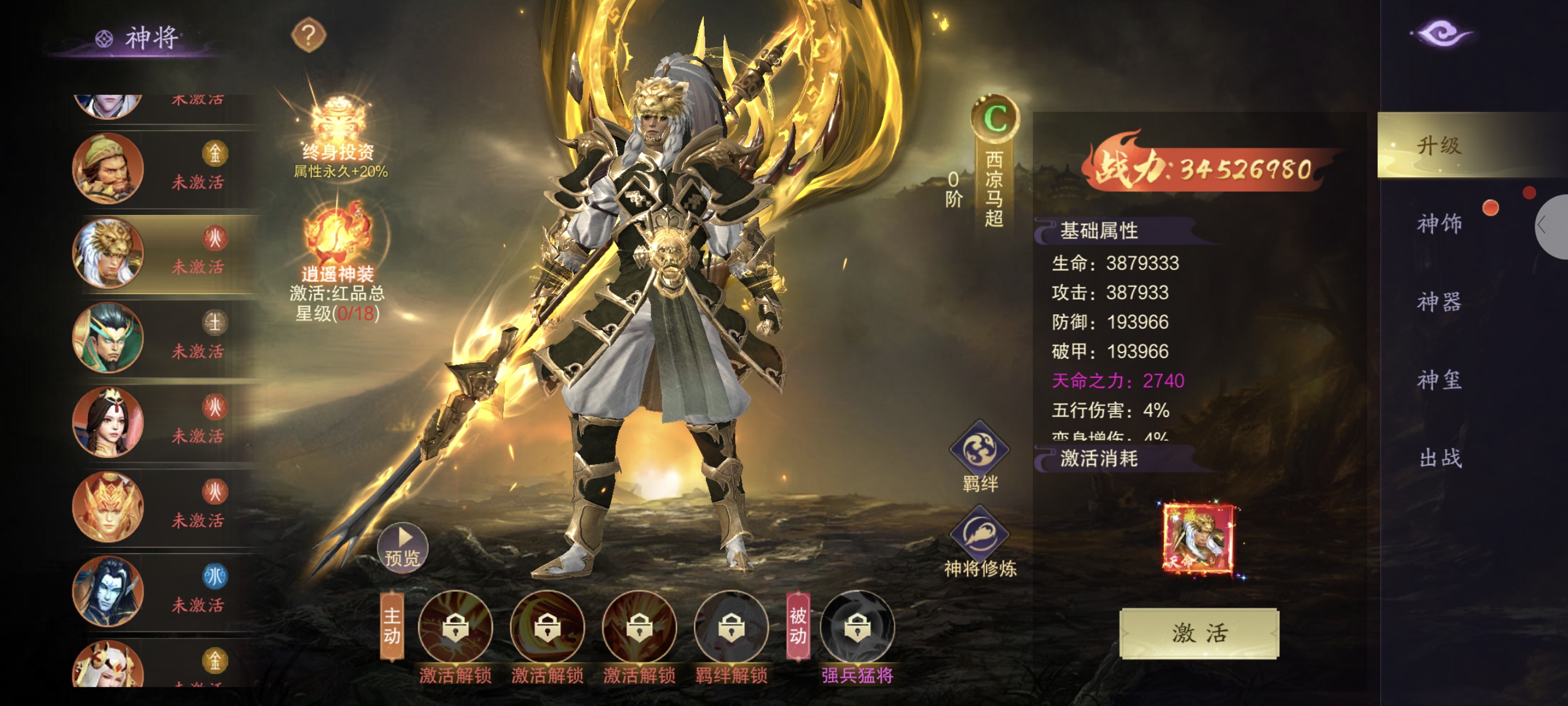Open the 出战 battle deployment tab
The width and height of the screenshot is (1568, 706).
(1439, 458)
